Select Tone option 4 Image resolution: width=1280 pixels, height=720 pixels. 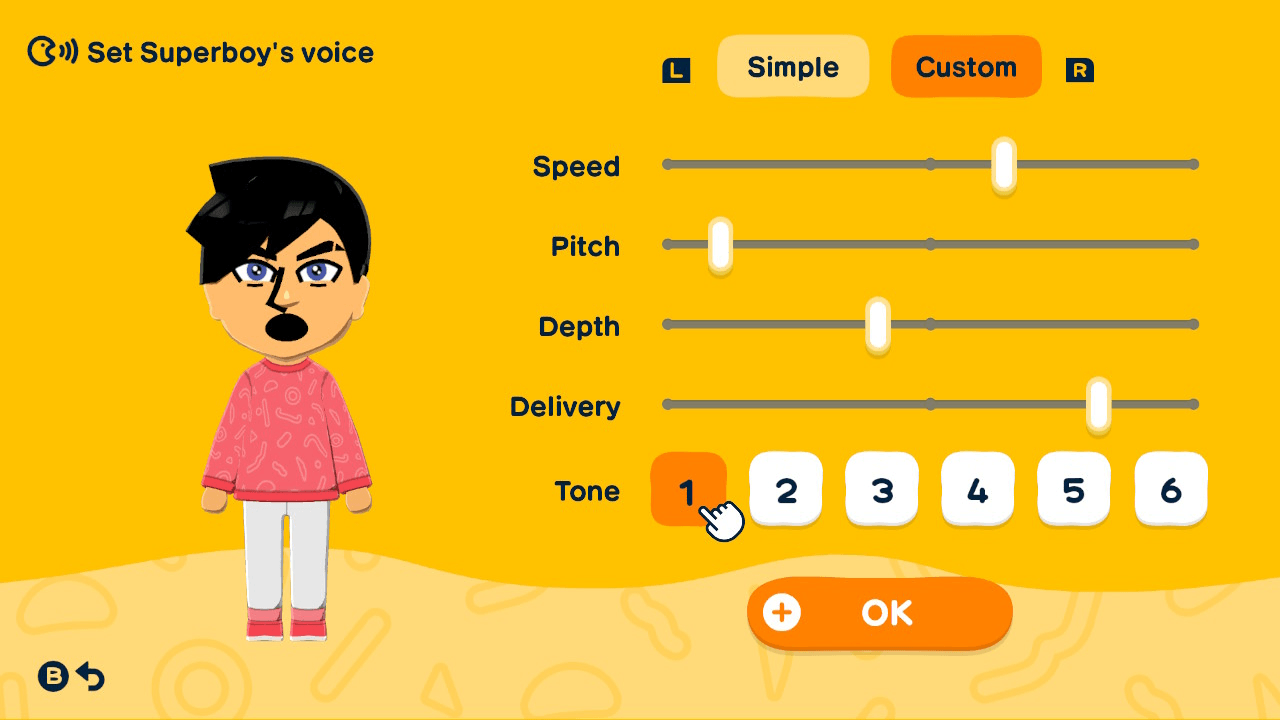click(978, 489)
